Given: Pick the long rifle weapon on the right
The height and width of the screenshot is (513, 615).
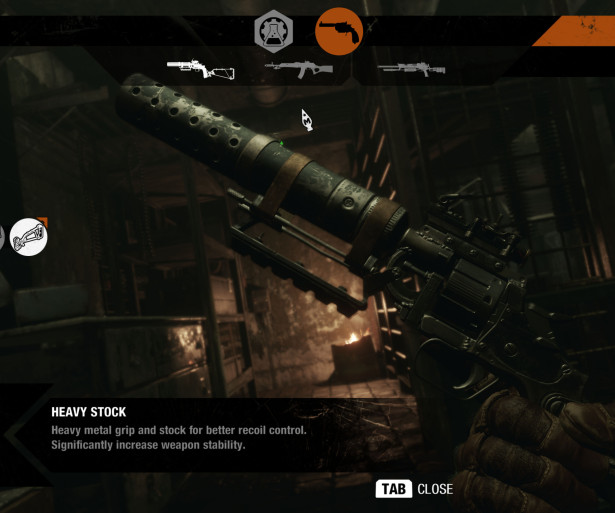Looking at the screenshot, I should click(410, 69).
